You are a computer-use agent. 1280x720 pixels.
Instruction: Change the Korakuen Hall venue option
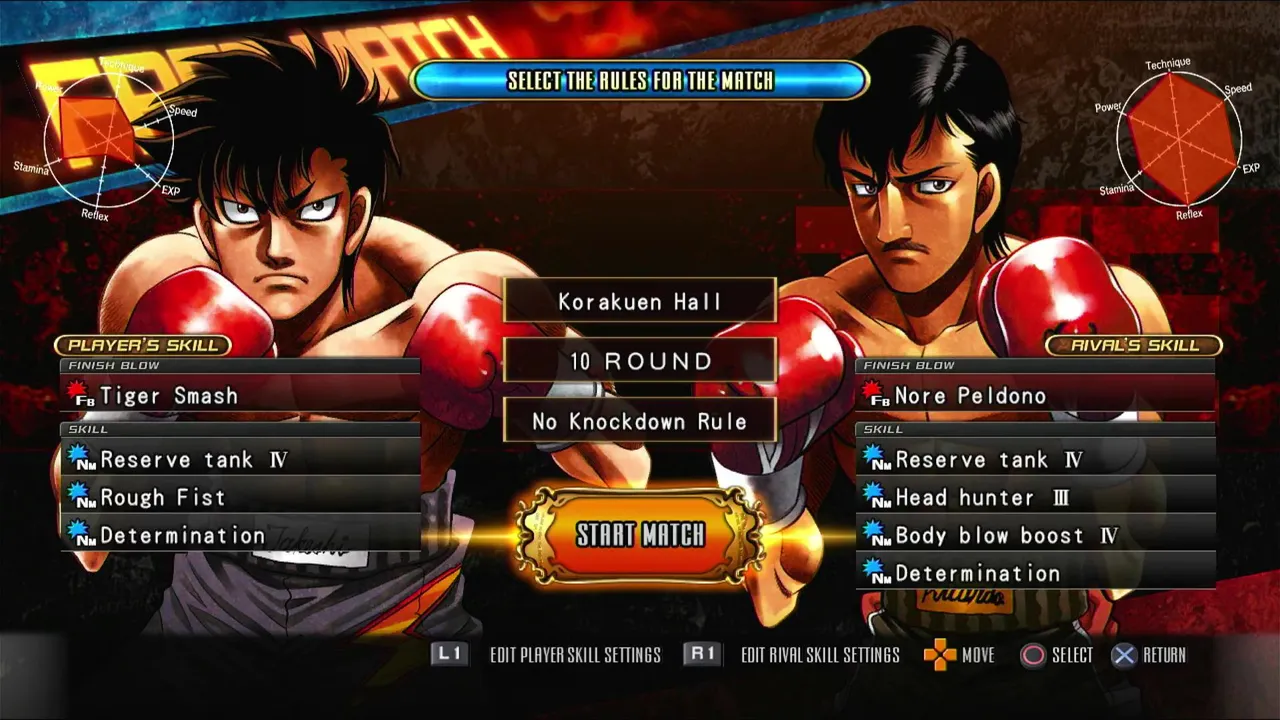640,301
